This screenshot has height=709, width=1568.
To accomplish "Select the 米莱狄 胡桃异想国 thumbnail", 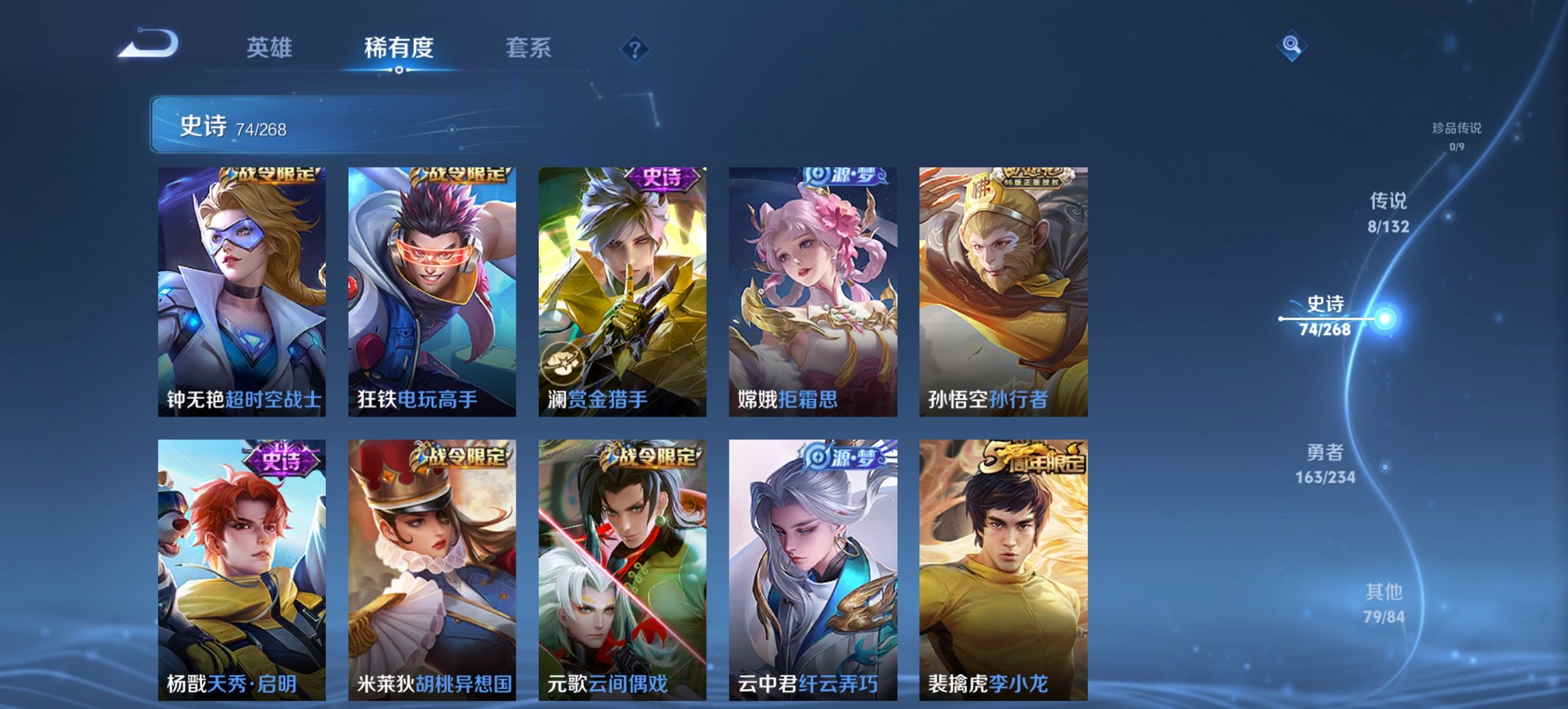I will point(429,574).
